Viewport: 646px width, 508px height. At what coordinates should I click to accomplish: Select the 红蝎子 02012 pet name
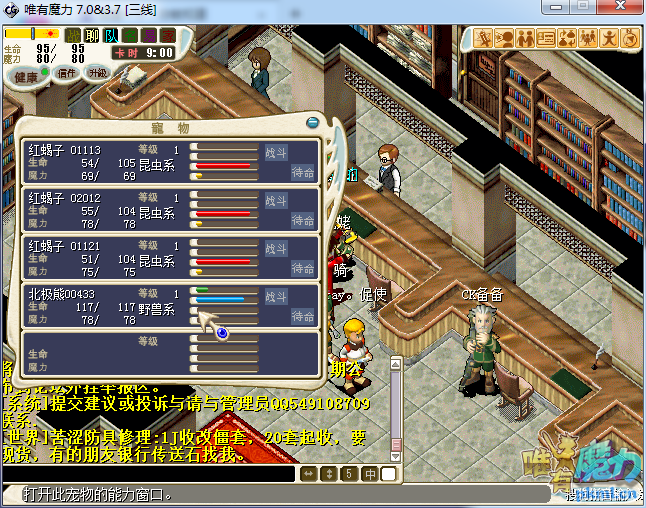(65, 198)
